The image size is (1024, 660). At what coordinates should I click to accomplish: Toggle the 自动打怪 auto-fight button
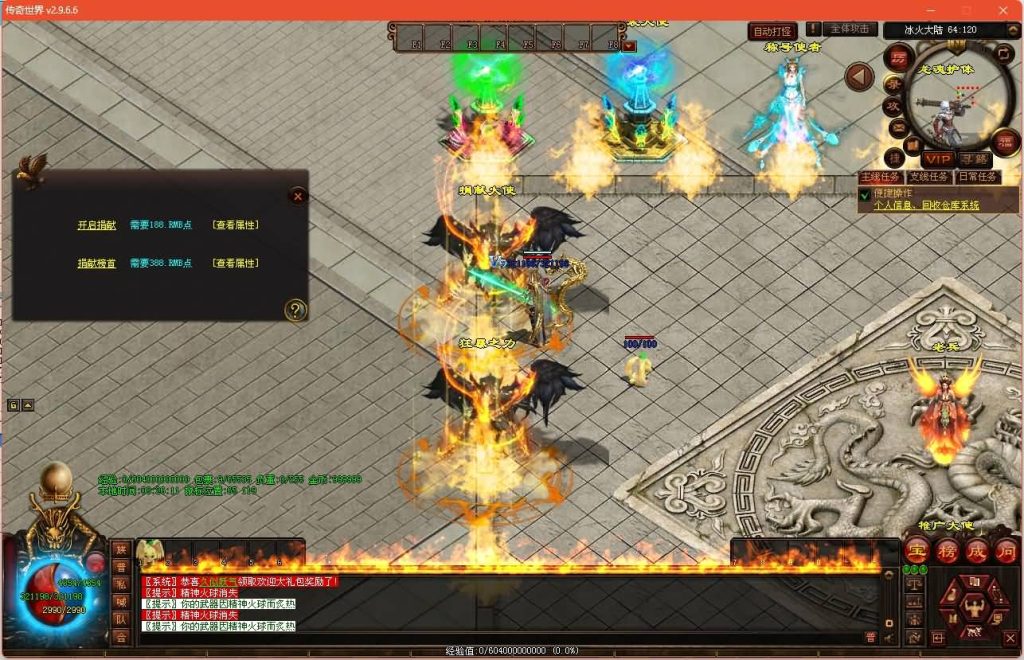click(x=773, y=32)
